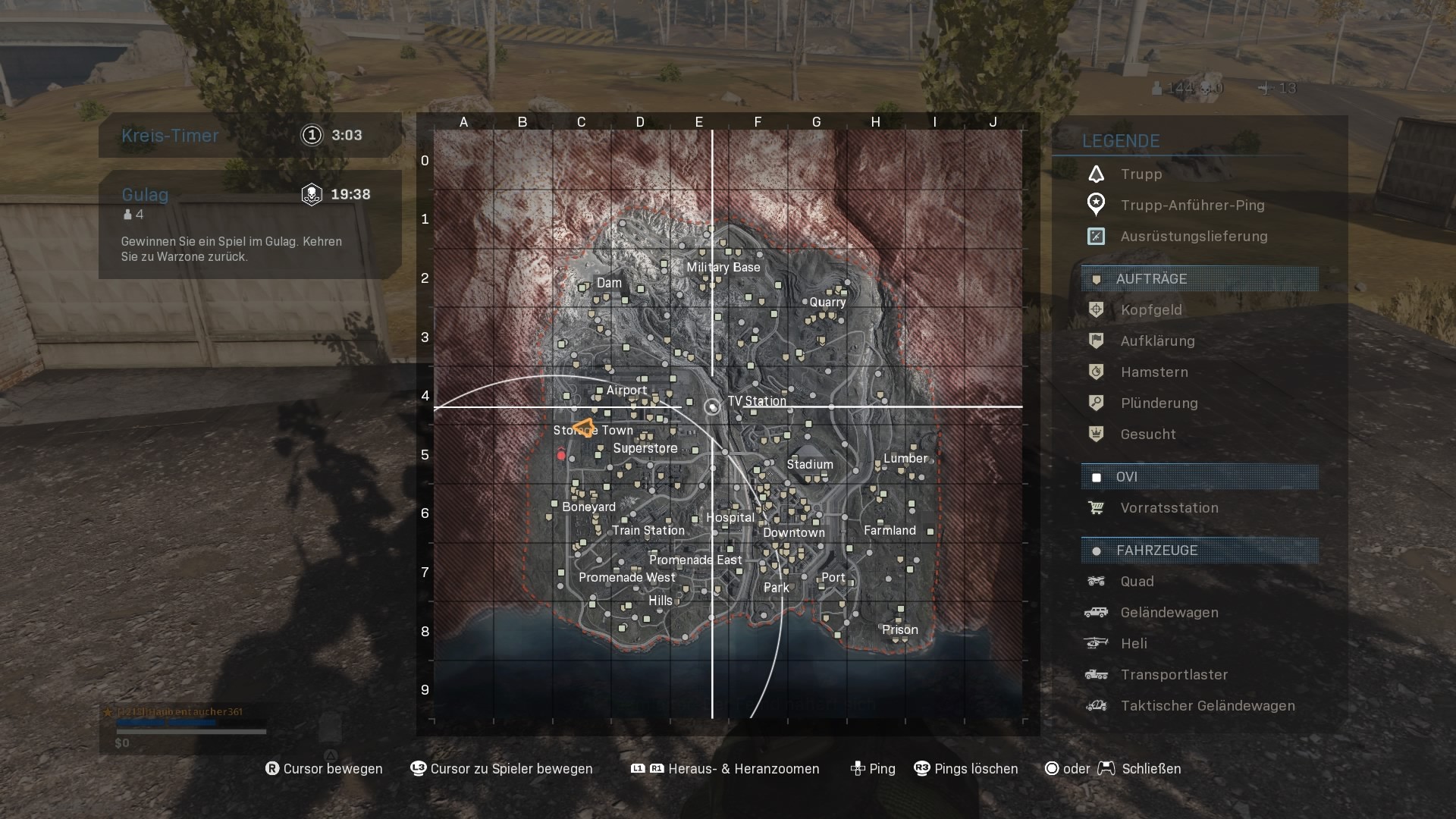Screen dimensions: 1456x819
Task: Select the Hamstern legend entry
Action: pos(1153,372)
